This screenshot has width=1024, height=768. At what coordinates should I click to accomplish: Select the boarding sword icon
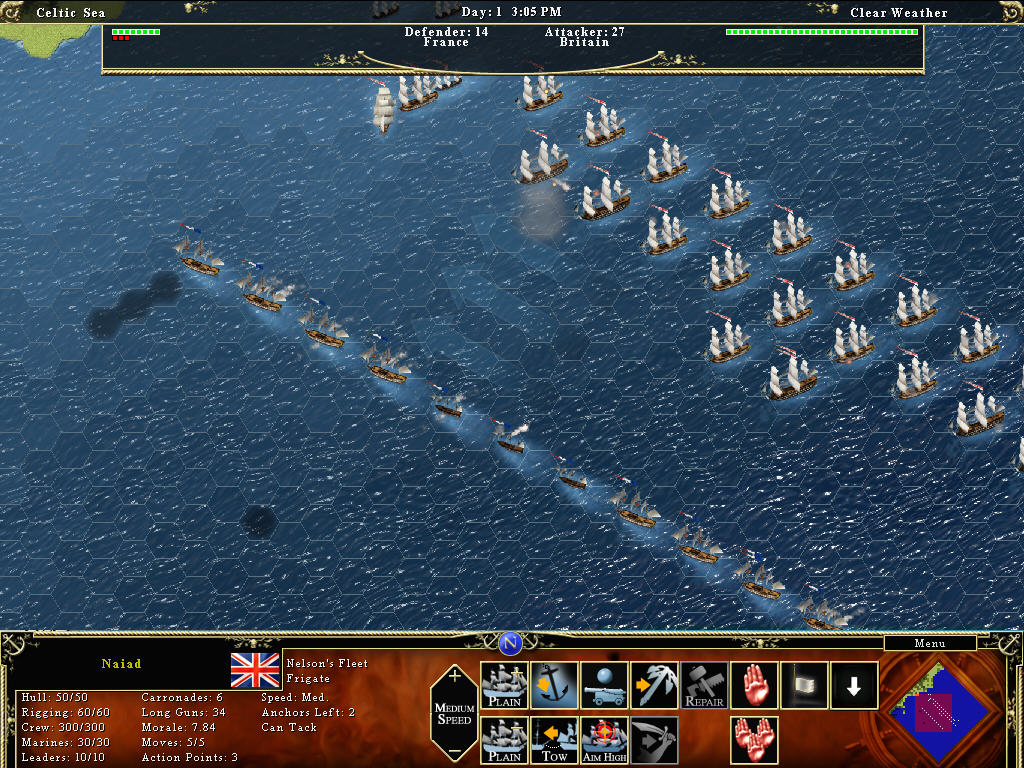(x=654, y=740)
